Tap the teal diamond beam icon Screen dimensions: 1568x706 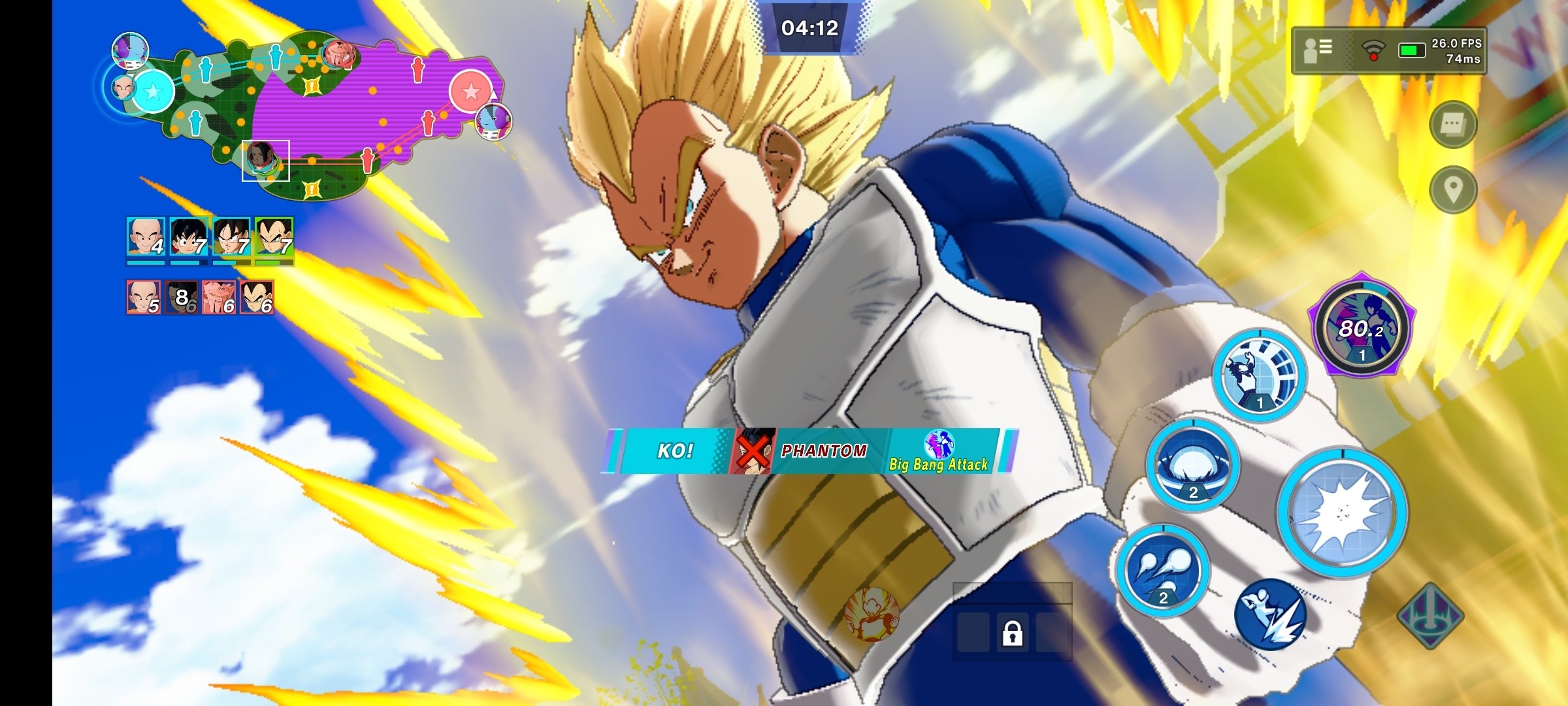pyautogui.click(x=1430, y=616)
